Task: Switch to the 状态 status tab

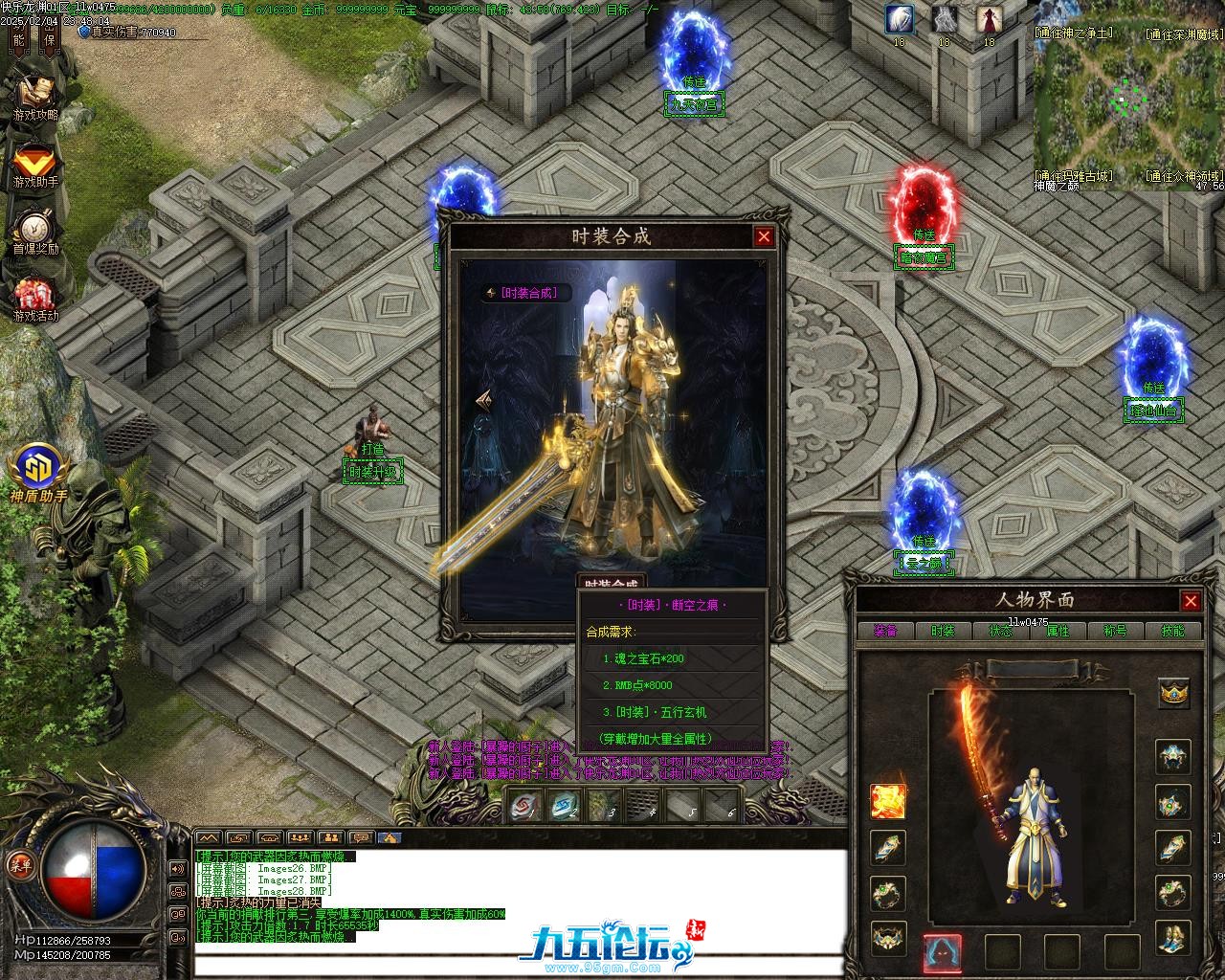Action: [1000, 631]
